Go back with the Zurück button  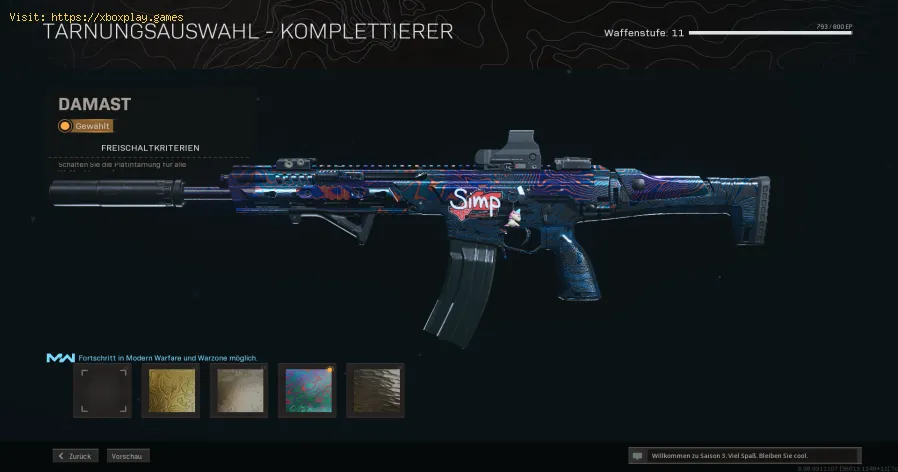coord(76,456)
